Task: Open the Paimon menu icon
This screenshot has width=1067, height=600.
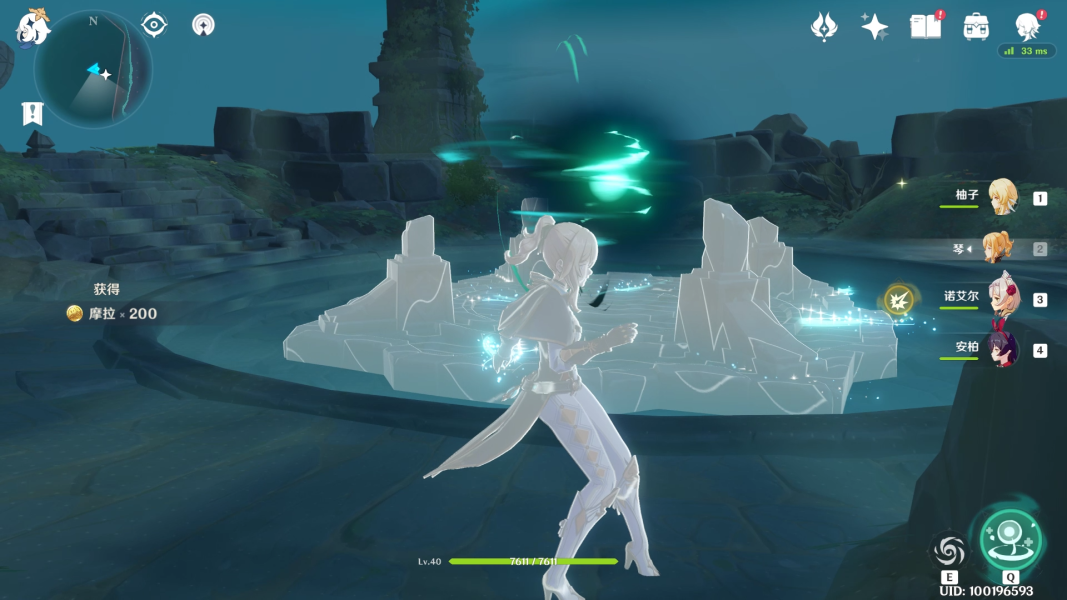Action: coord(32,27)
